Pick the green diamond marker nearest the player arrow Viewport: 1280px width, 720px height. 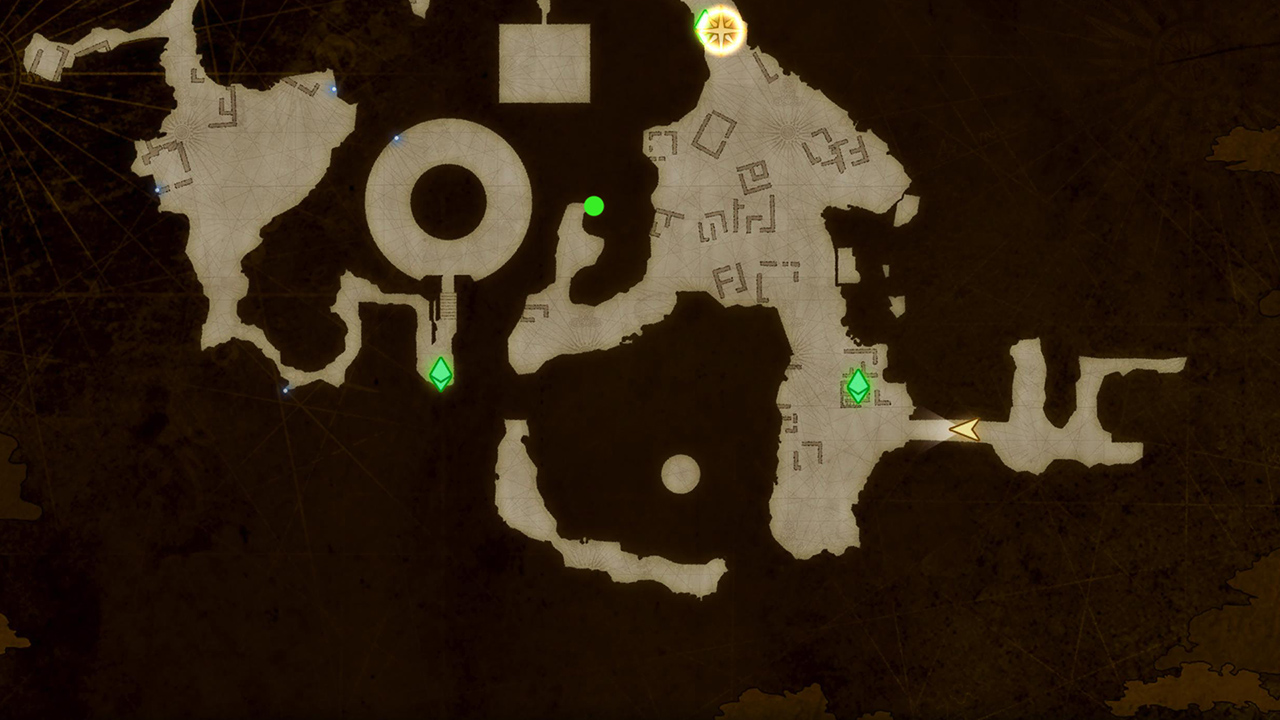[x=858, y=386]
